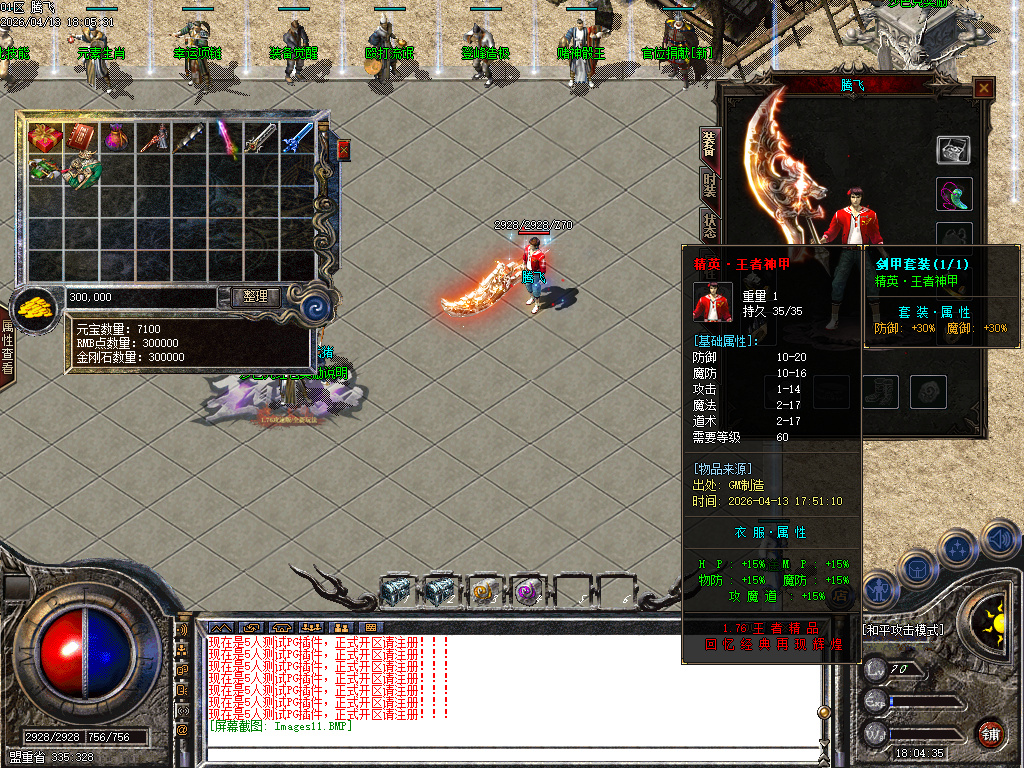Viewport: 1024px width, 768px height.
Task: Use the purple swirl scroll in hotbar
Action: (527, 592)
